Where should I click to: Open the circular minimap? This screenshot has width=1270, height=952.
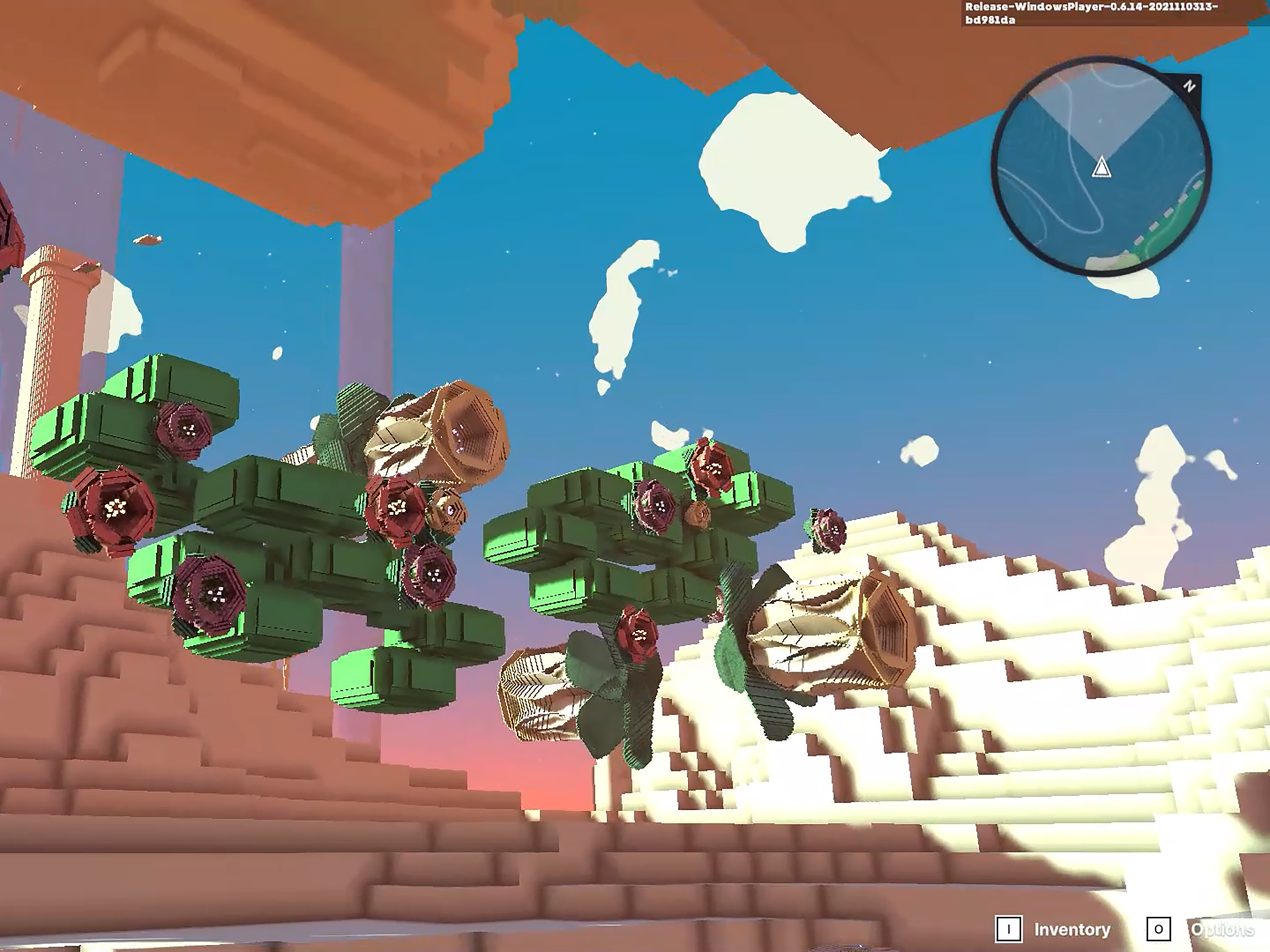(x=1101, y=165)
